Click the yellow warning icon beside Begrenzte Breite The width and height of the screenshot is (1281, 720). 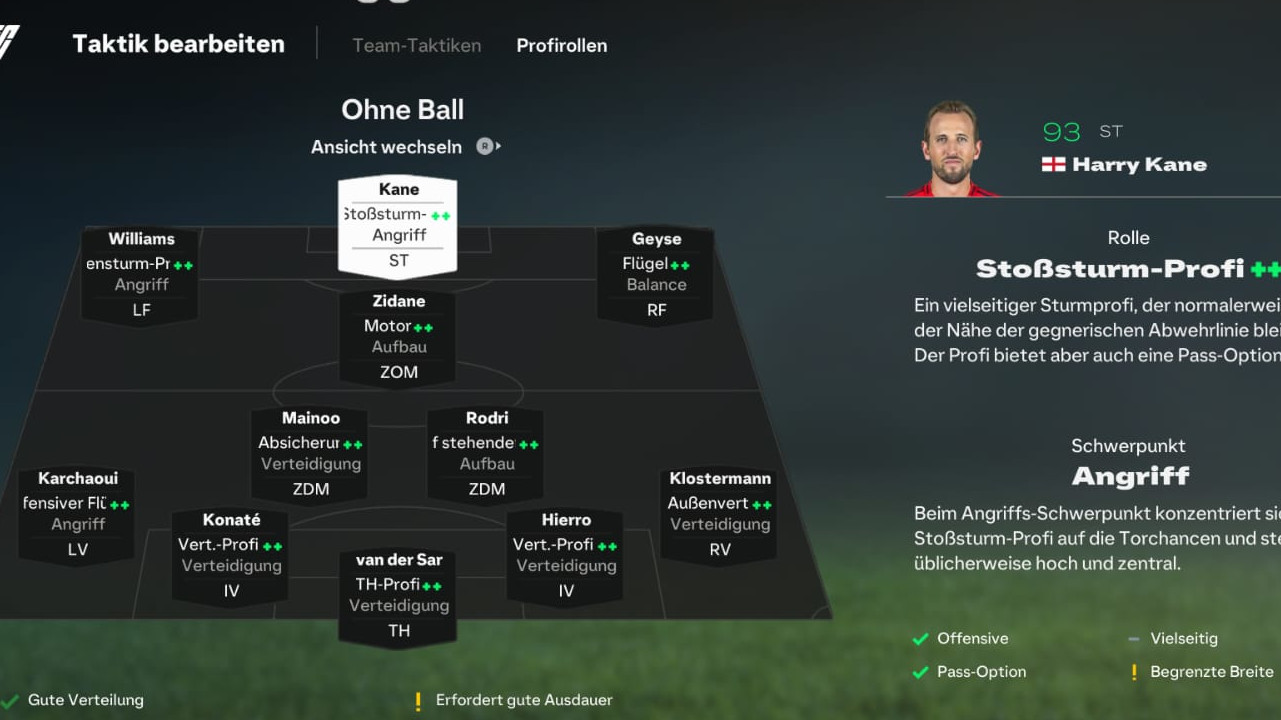(x=1134, y=672)
